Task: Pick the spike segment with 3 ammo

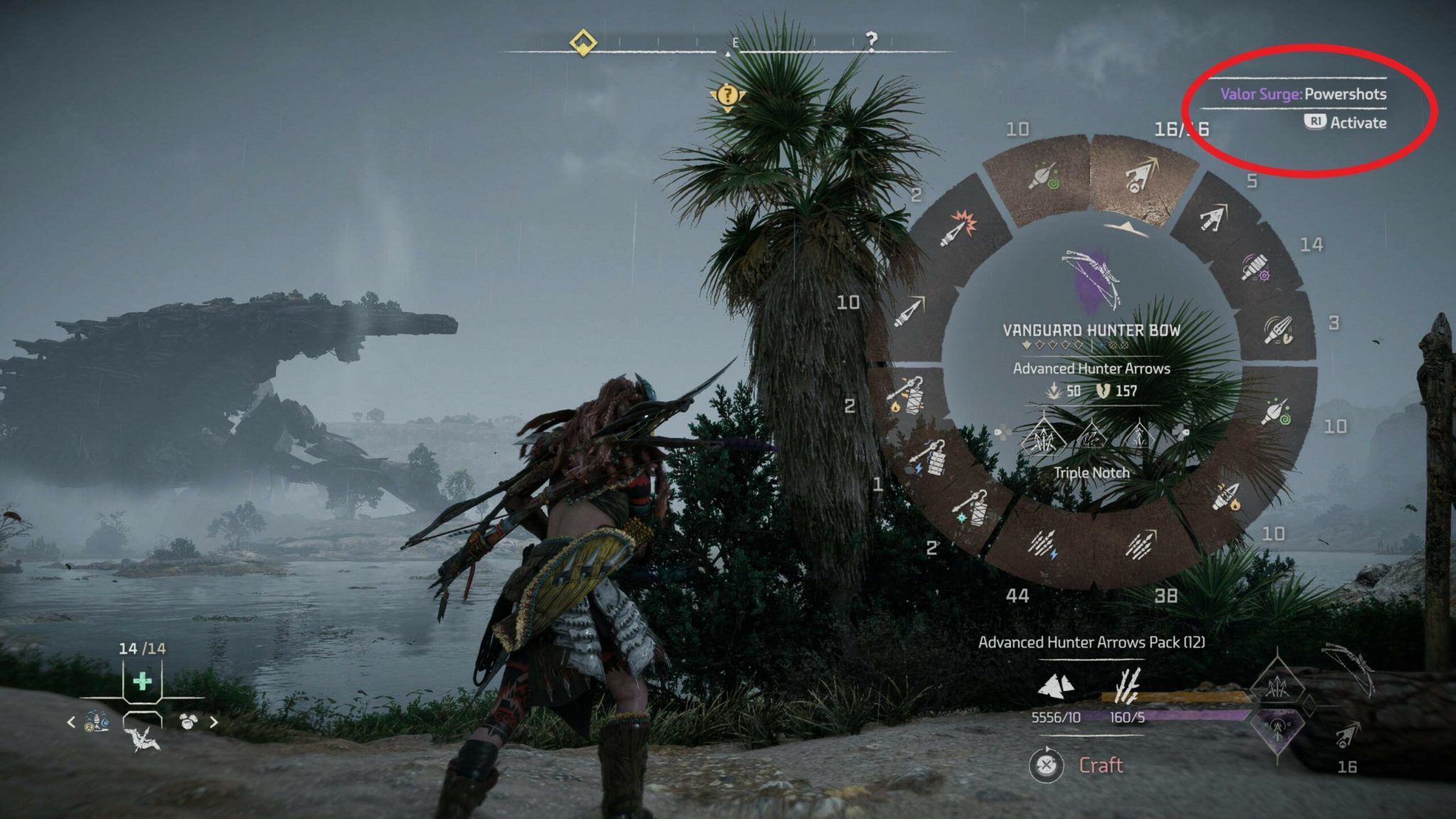Action: click(x=1279, y=330)
